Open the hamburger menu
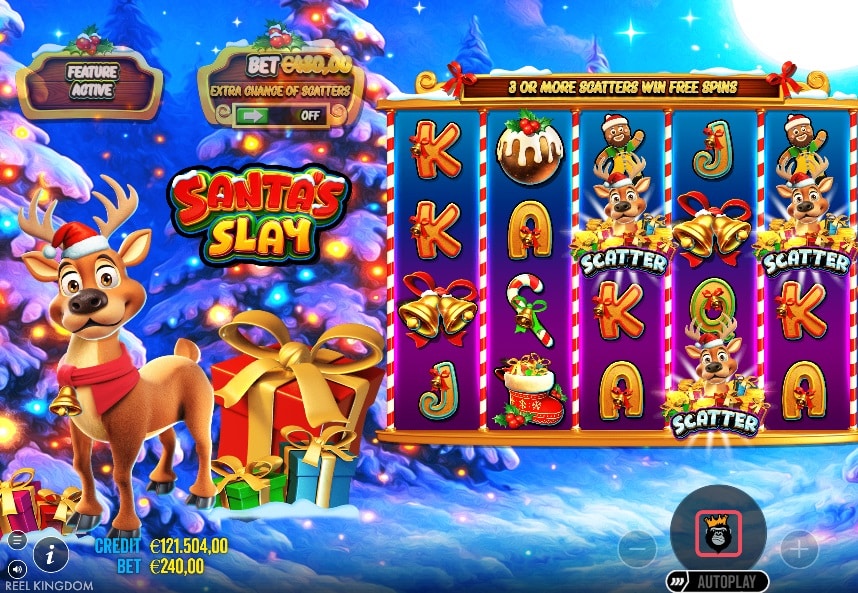The width and height of the screenshot is (858, 593). pyautogui.click(x=16, y=540)
